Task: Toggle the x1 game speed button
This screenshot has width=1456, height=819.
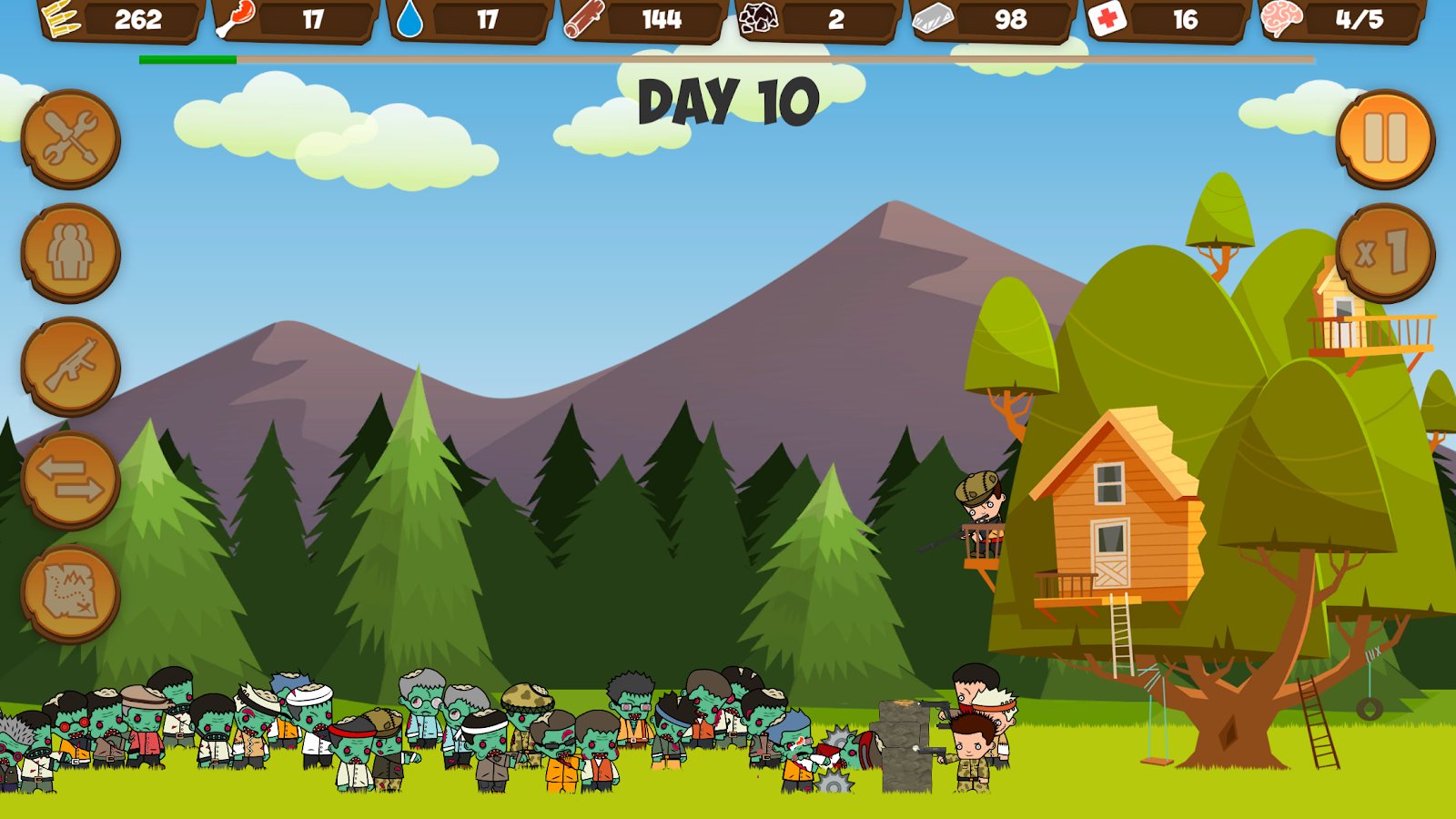Action: (1385, 252)
